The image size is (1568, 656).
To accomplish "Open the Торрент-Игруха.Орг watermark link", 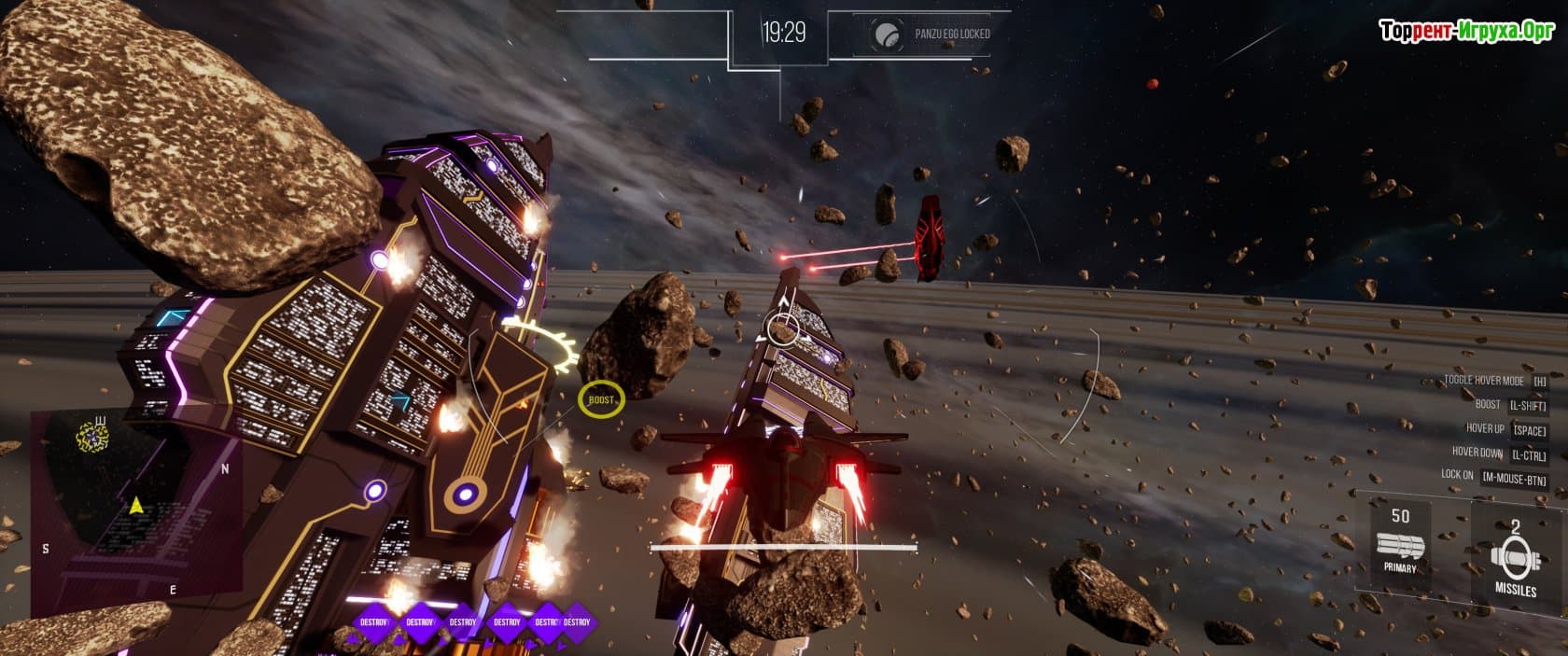I will pos(1466,31).
